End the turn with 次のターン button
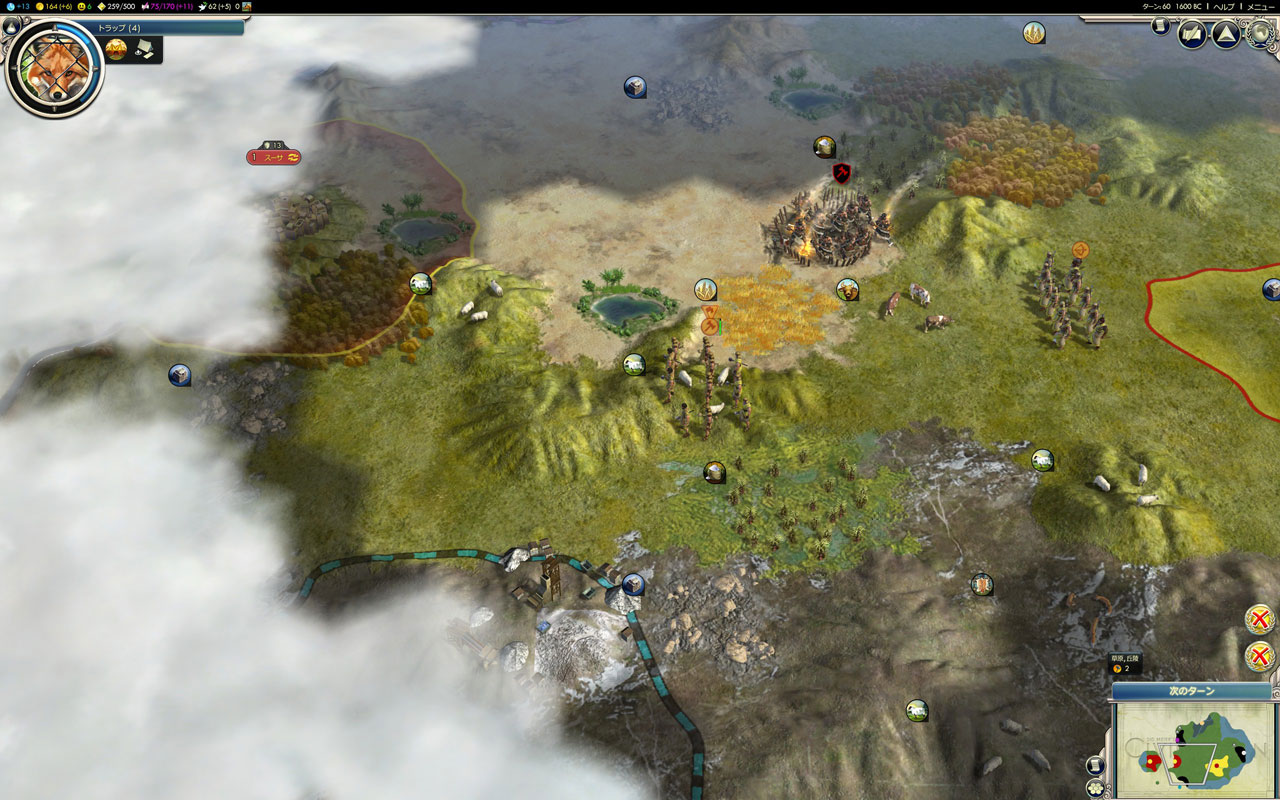 [x=1191, y=691]
